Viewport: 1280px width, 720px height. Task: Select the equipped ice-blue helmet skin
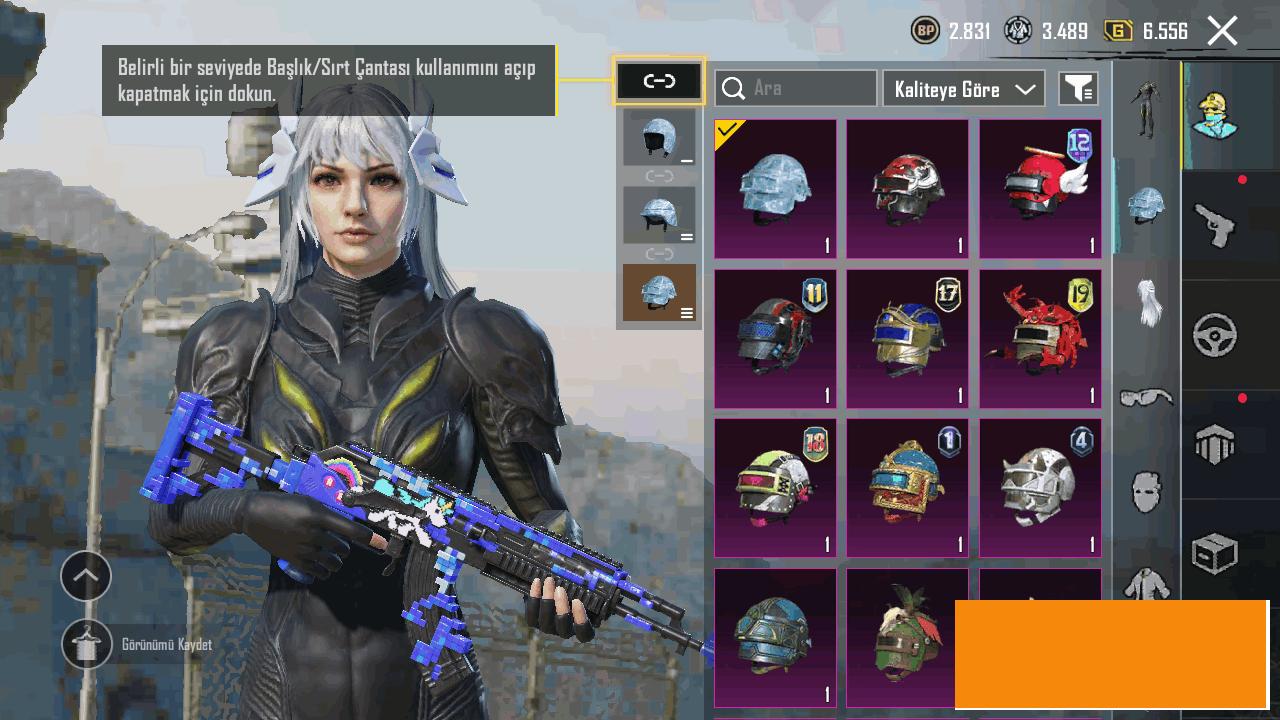776,189
